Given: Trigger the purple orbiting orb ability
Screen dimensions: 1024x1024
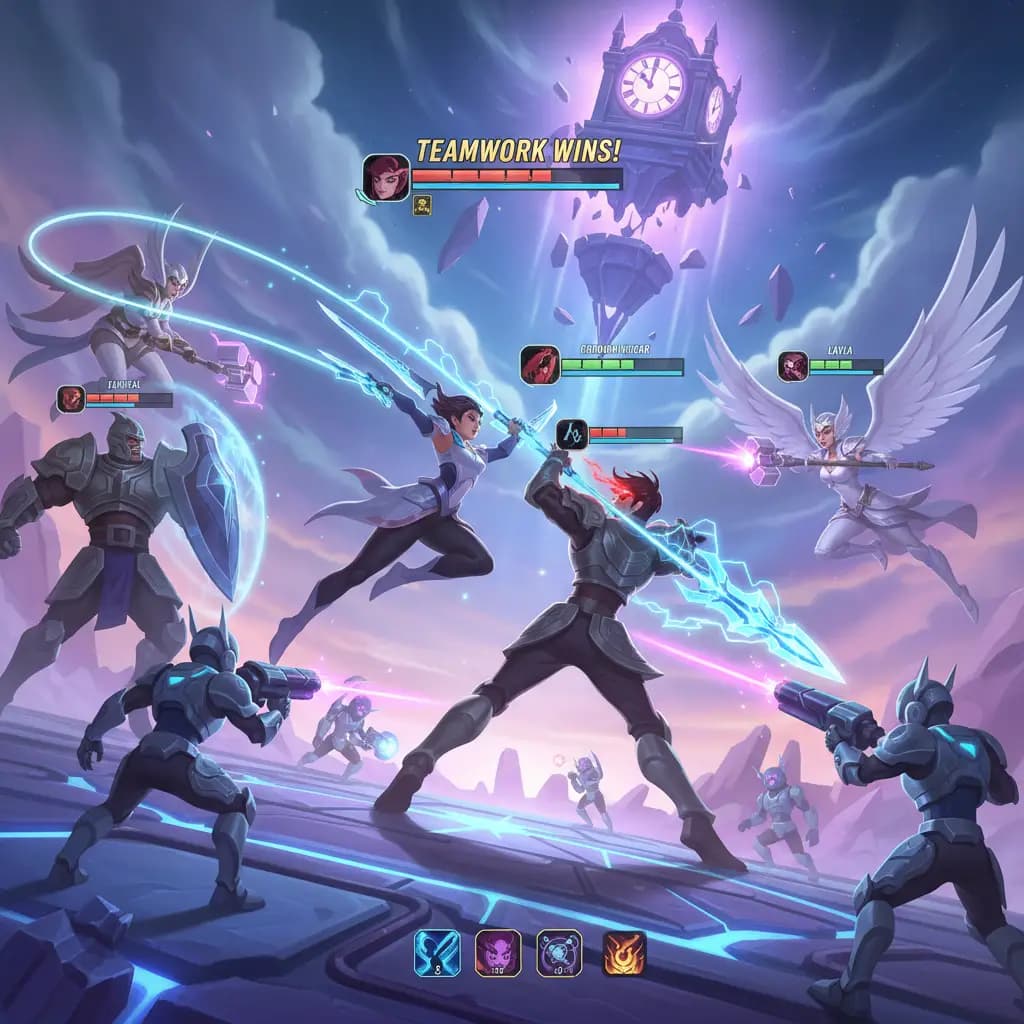Looking at the screenshot, I should (558, 953).
